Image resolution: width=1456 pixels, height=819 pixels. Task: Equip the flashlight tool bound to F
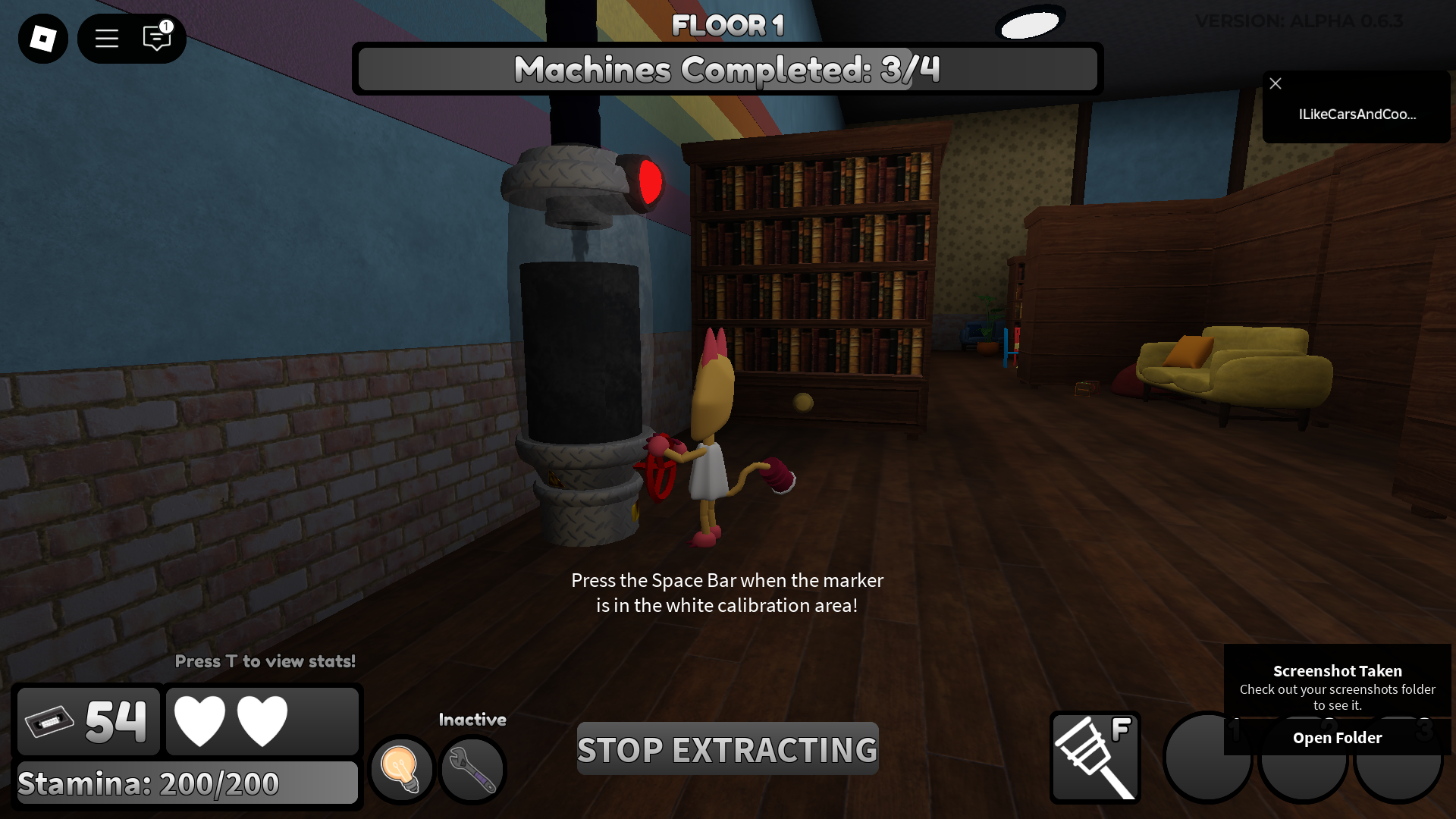1095,756
